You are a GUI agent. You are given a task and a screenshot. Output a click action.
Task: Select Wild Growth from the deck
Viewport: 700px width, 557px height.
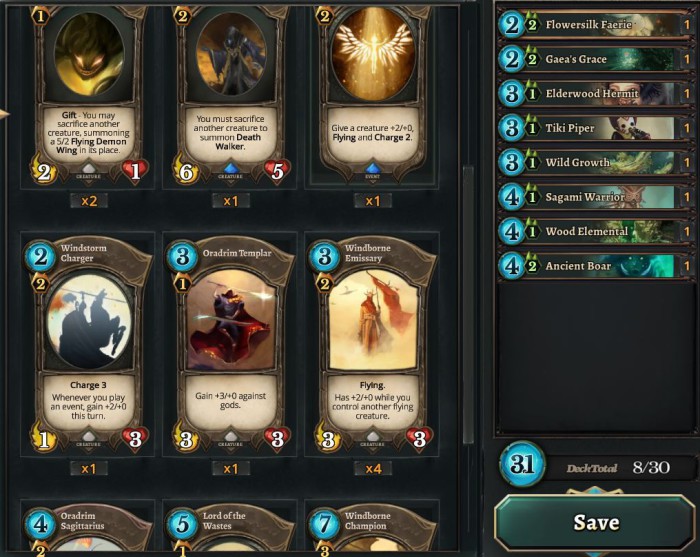coord(595,162)
